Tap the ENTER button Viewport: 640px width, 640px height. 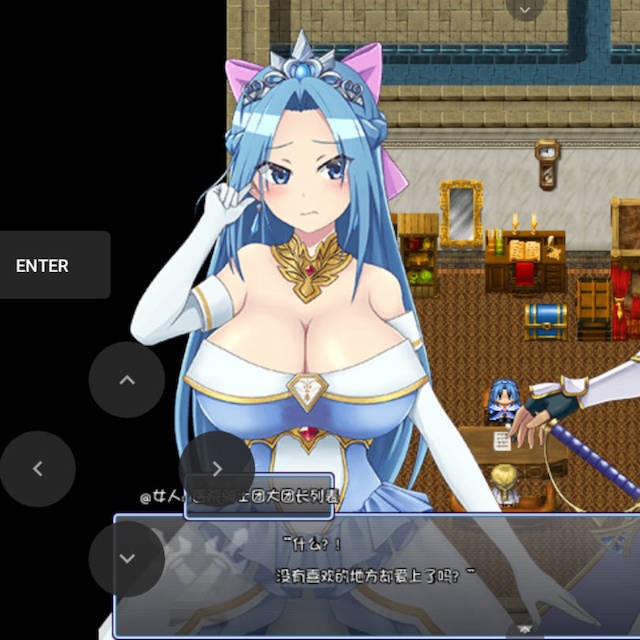(x=55, y=265)
